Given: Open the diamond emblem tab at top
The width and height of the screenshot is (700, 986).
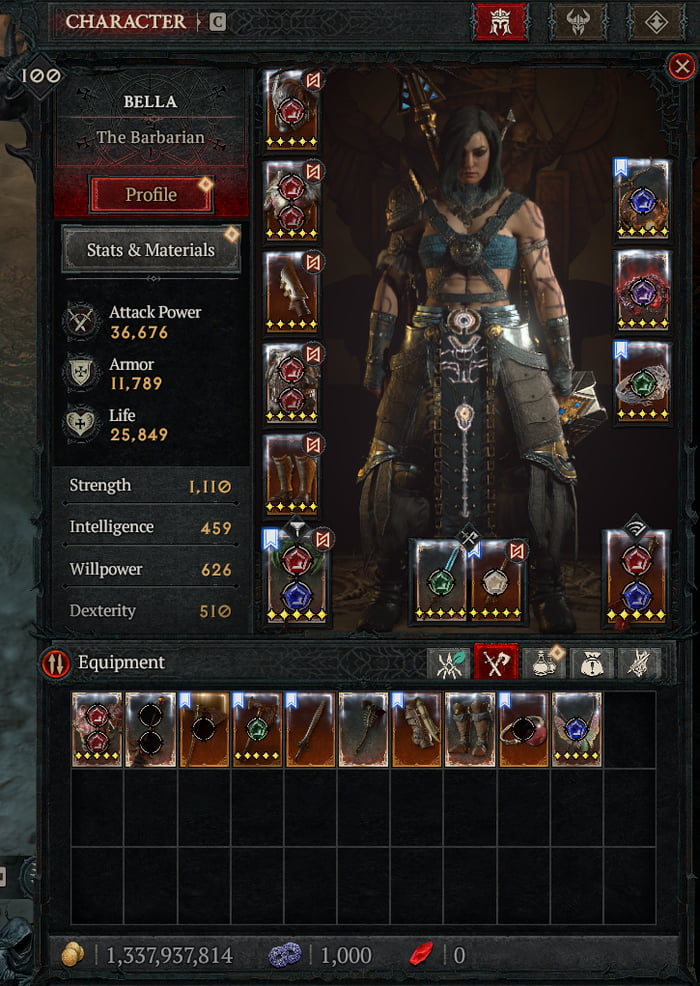Looking at the screenshot, I should click(656, 22).
